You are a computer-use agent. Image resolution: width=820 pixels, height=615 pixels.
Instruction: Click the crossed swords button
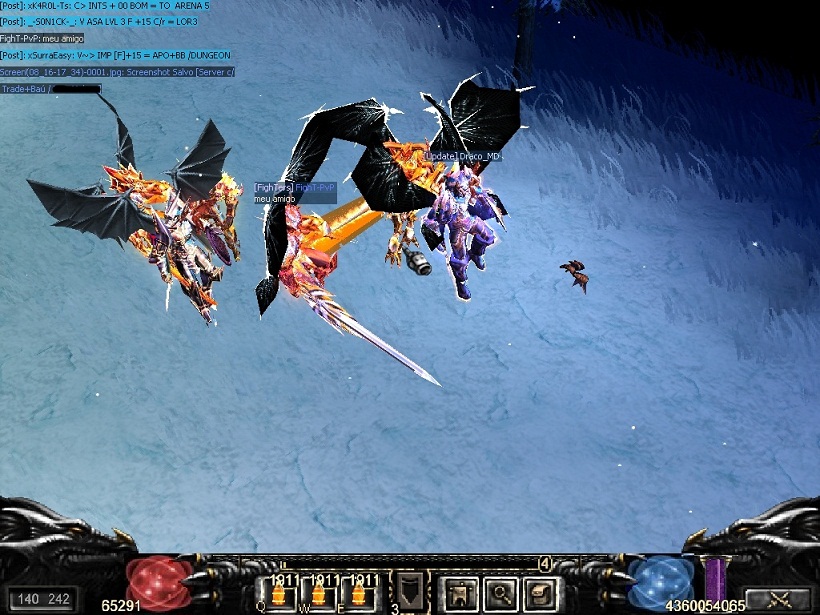click(x=778, y=599)
